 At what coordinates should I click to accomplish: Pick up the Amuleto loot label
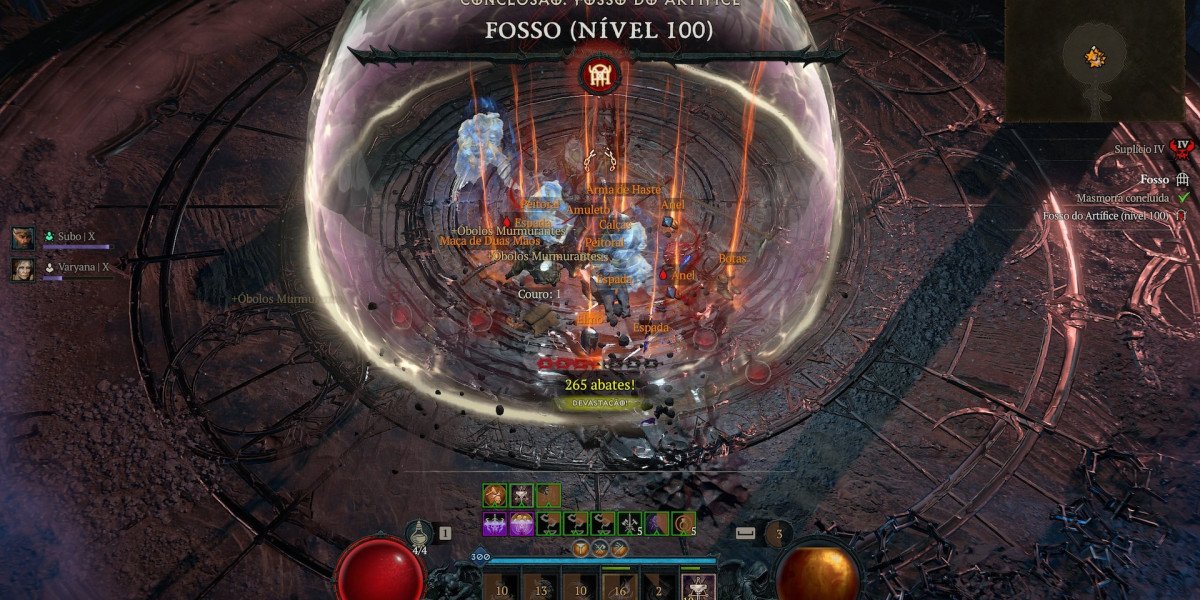click(x=588, y=210)
